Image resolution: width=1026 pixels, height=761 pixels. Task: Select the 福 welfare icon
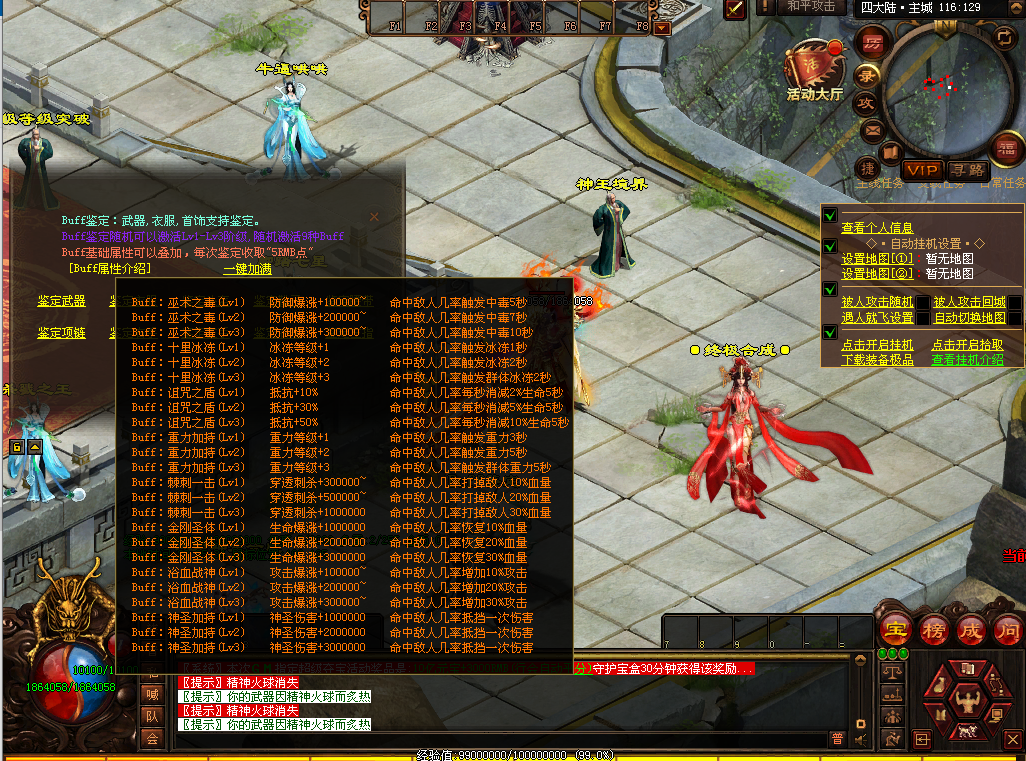point(1005,149)
